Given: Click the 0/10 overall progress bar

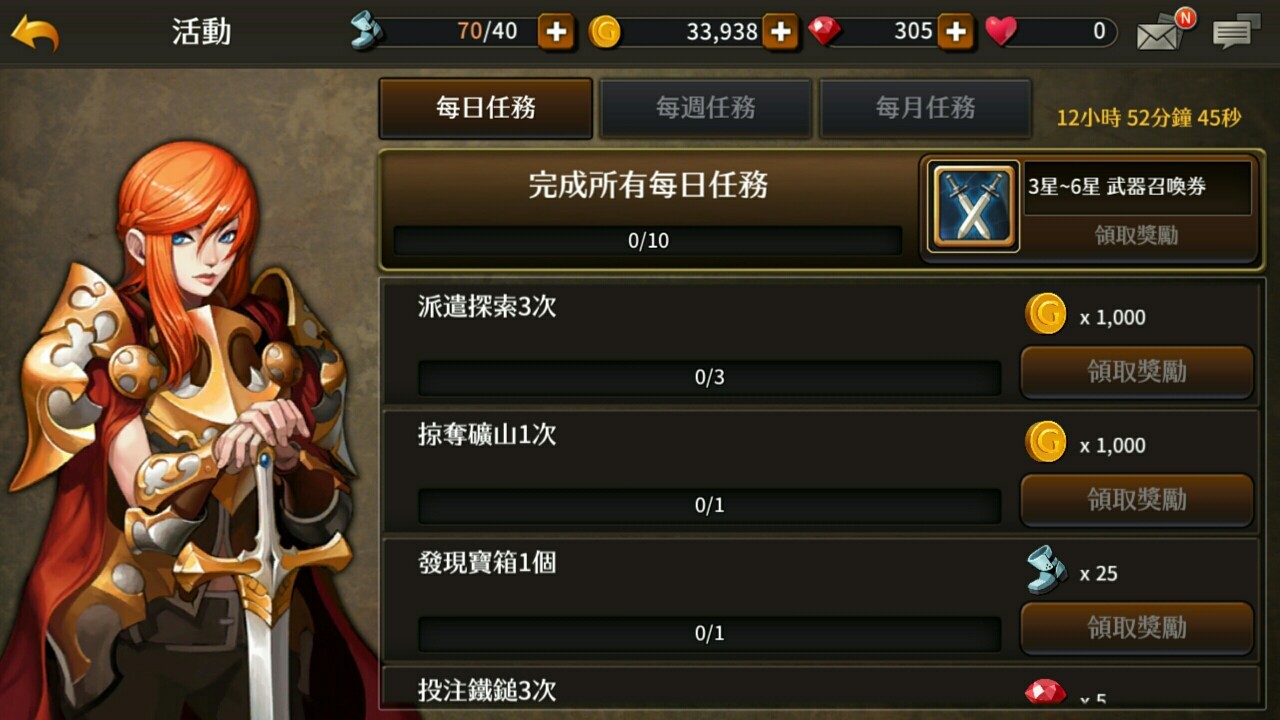Looking at the screenshot, I should (644, 239).
